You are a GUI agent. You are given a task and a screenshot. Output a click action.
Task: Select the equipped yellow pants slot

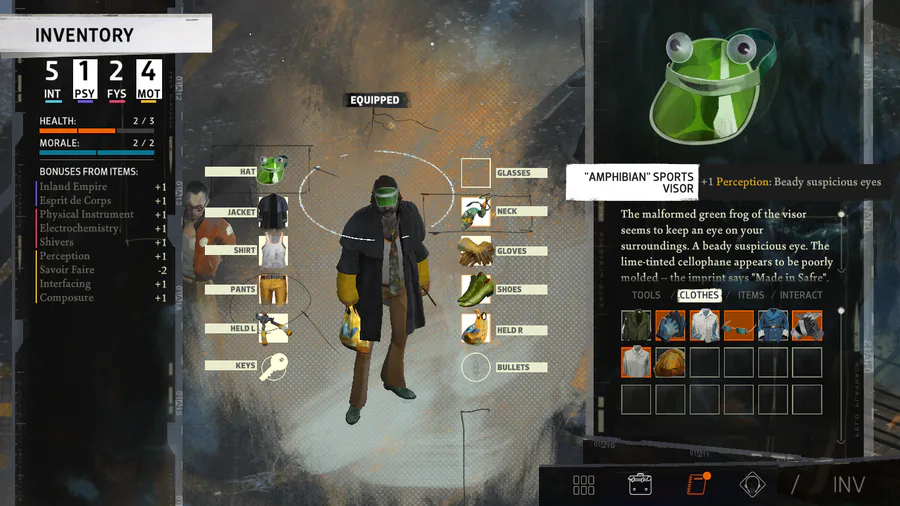coord(272,289)
